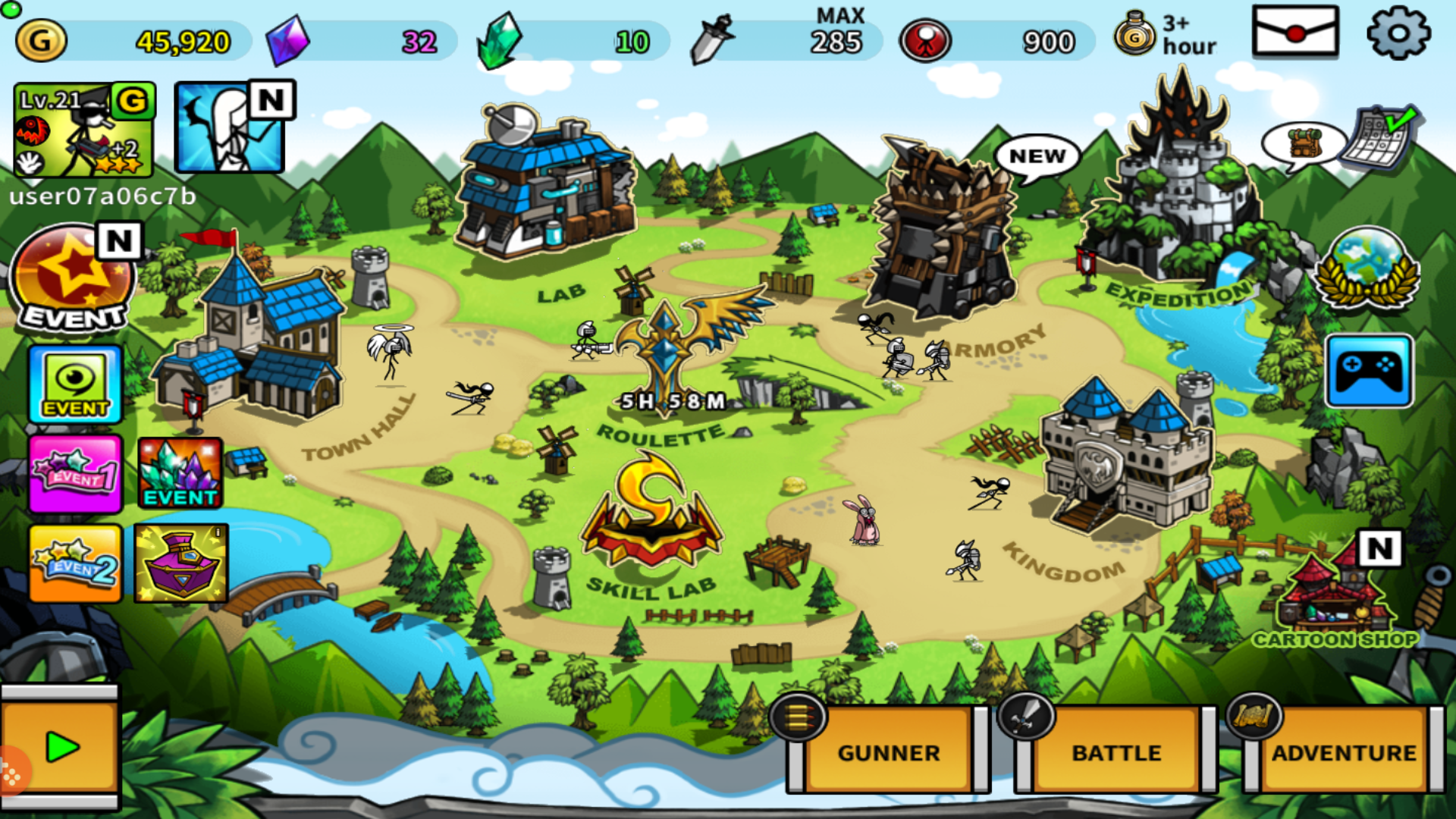1456x819 pixels.
Task: Select the pink EVENT 1 icon
Action: coord(74,473)
